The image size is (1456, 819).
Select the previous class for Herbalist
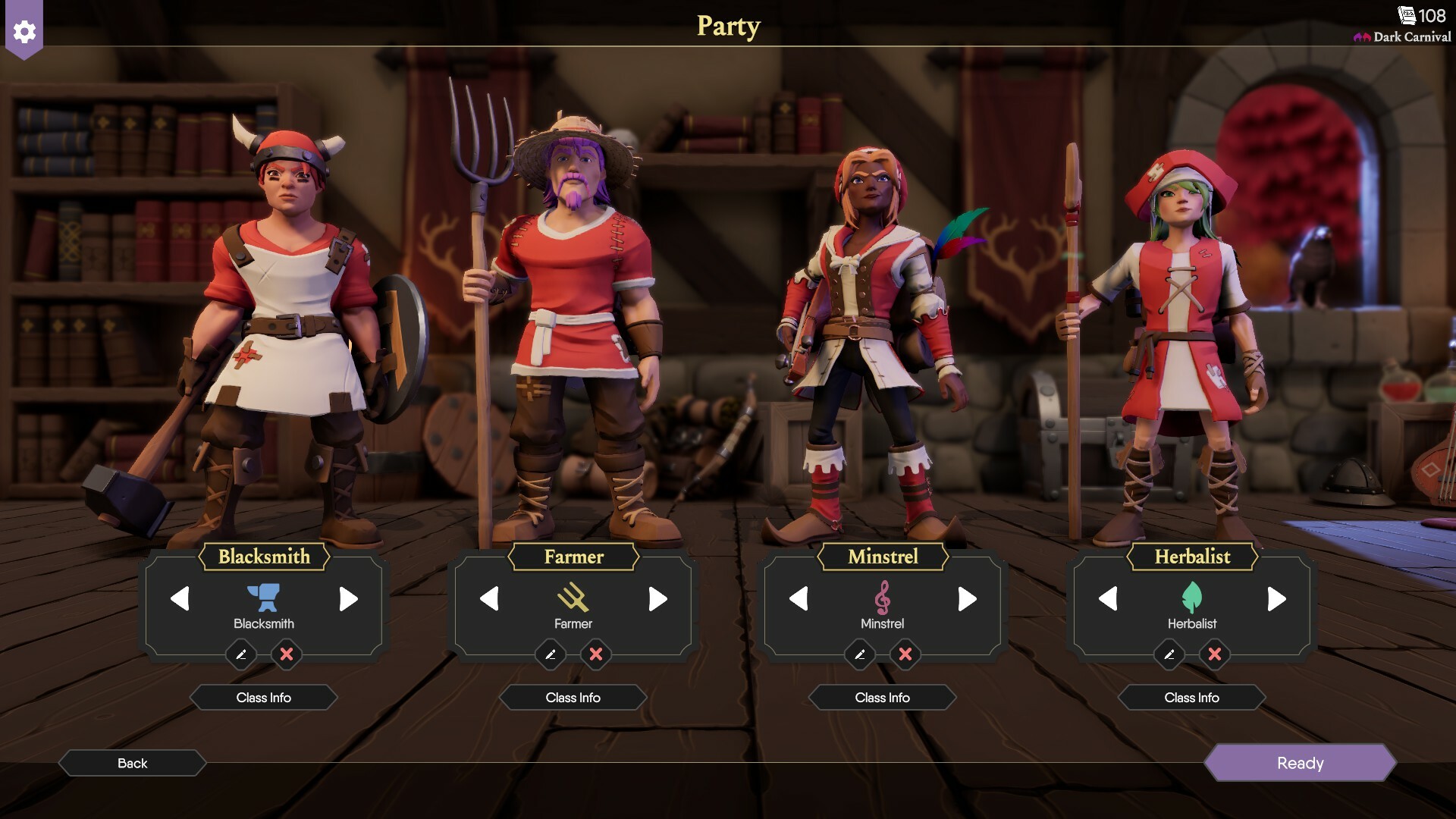(x=1108, y=599)
